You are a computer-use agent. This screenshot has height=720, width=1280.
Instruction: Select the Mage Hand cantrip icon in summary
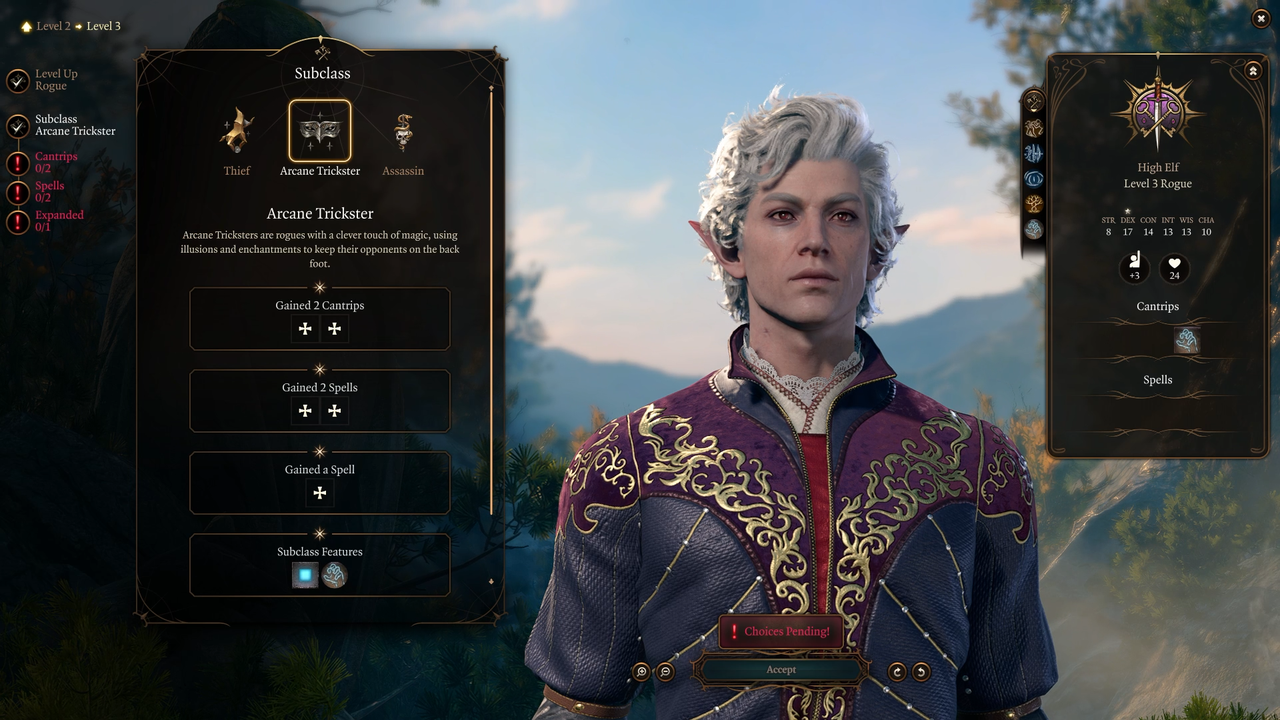point(1186,341)
